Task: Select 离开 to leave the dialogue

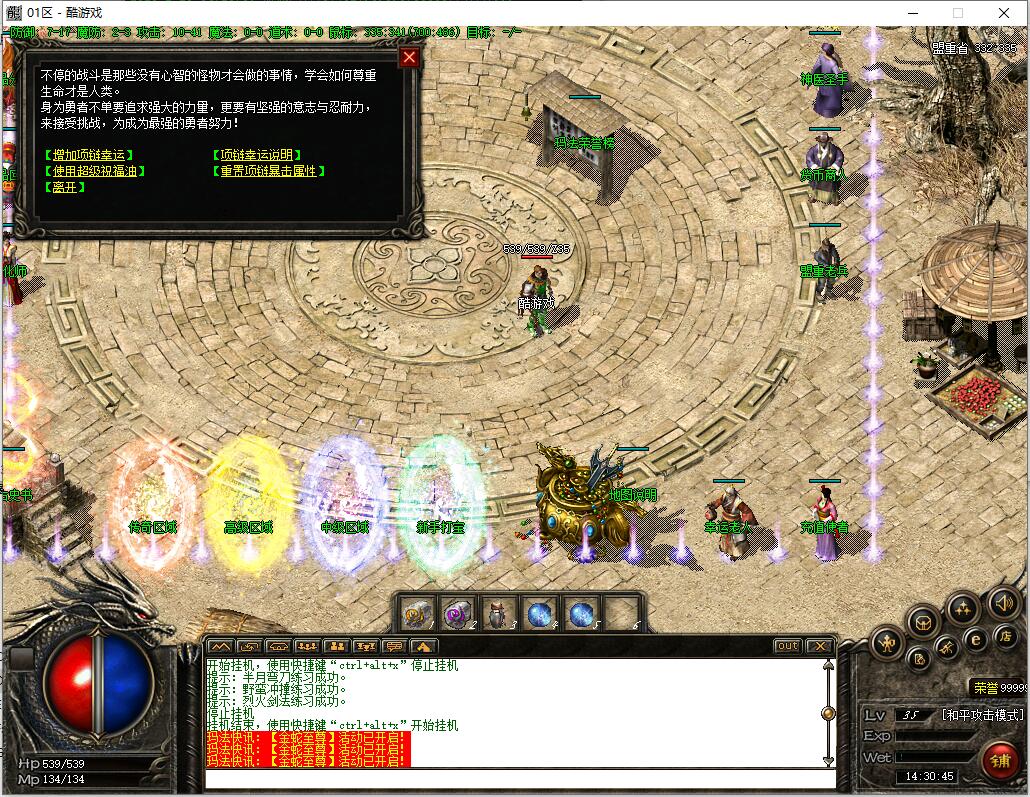Action: coord(64,187)
